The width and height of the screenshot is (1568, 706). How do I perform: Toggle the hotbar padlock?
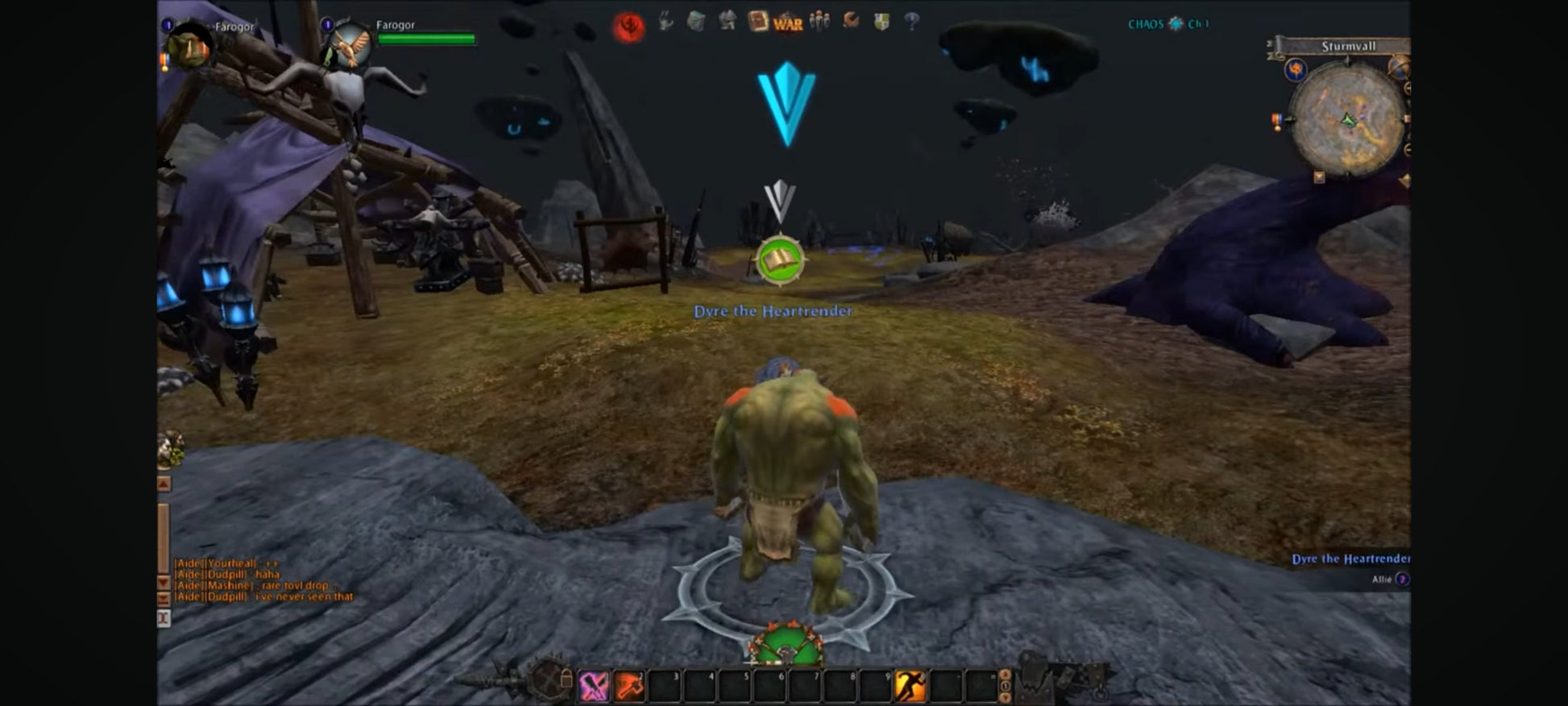pyautogui.click(x=566, y=679)
